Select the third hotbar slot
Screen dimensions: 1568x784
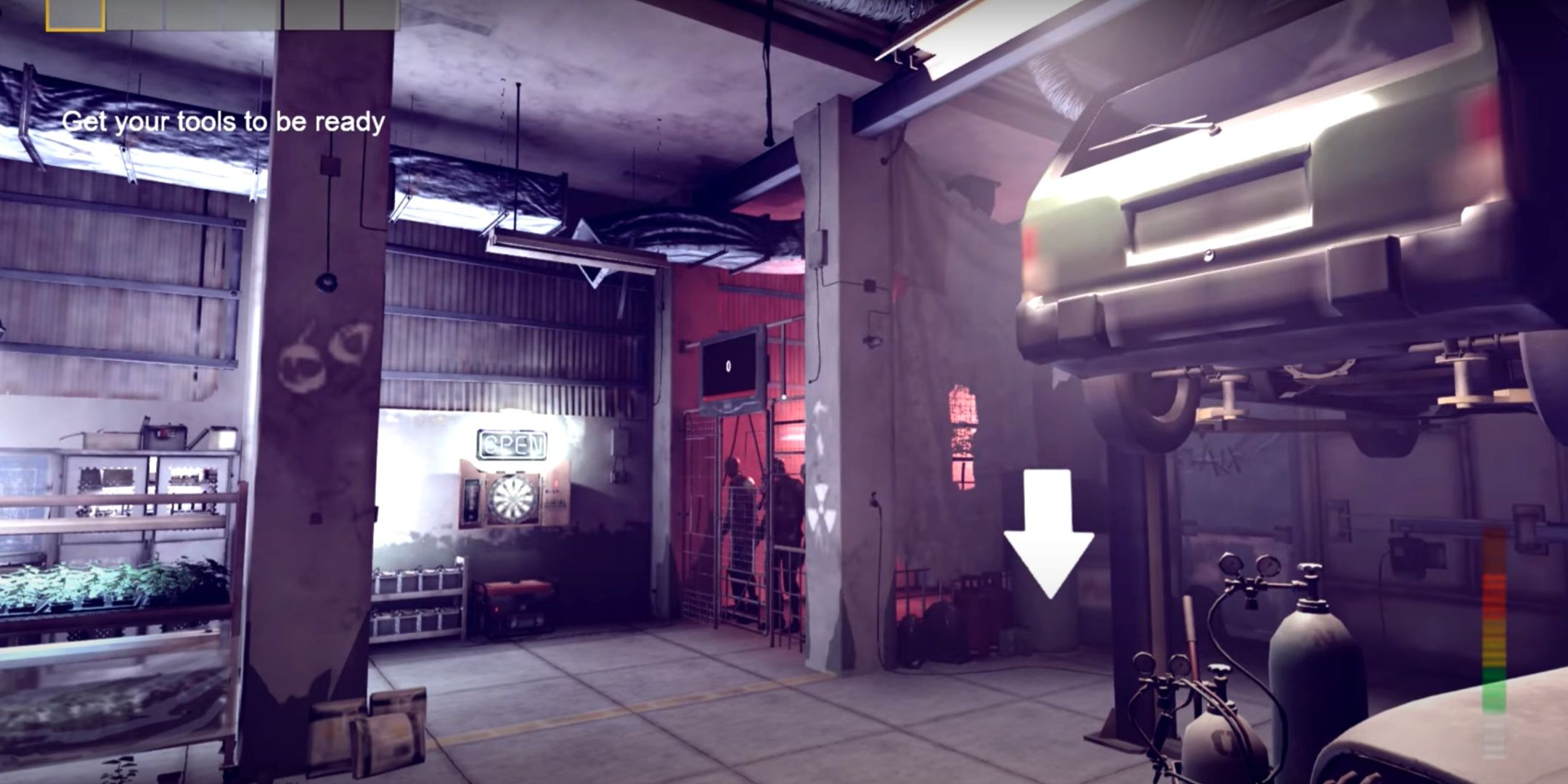point(194,13)
